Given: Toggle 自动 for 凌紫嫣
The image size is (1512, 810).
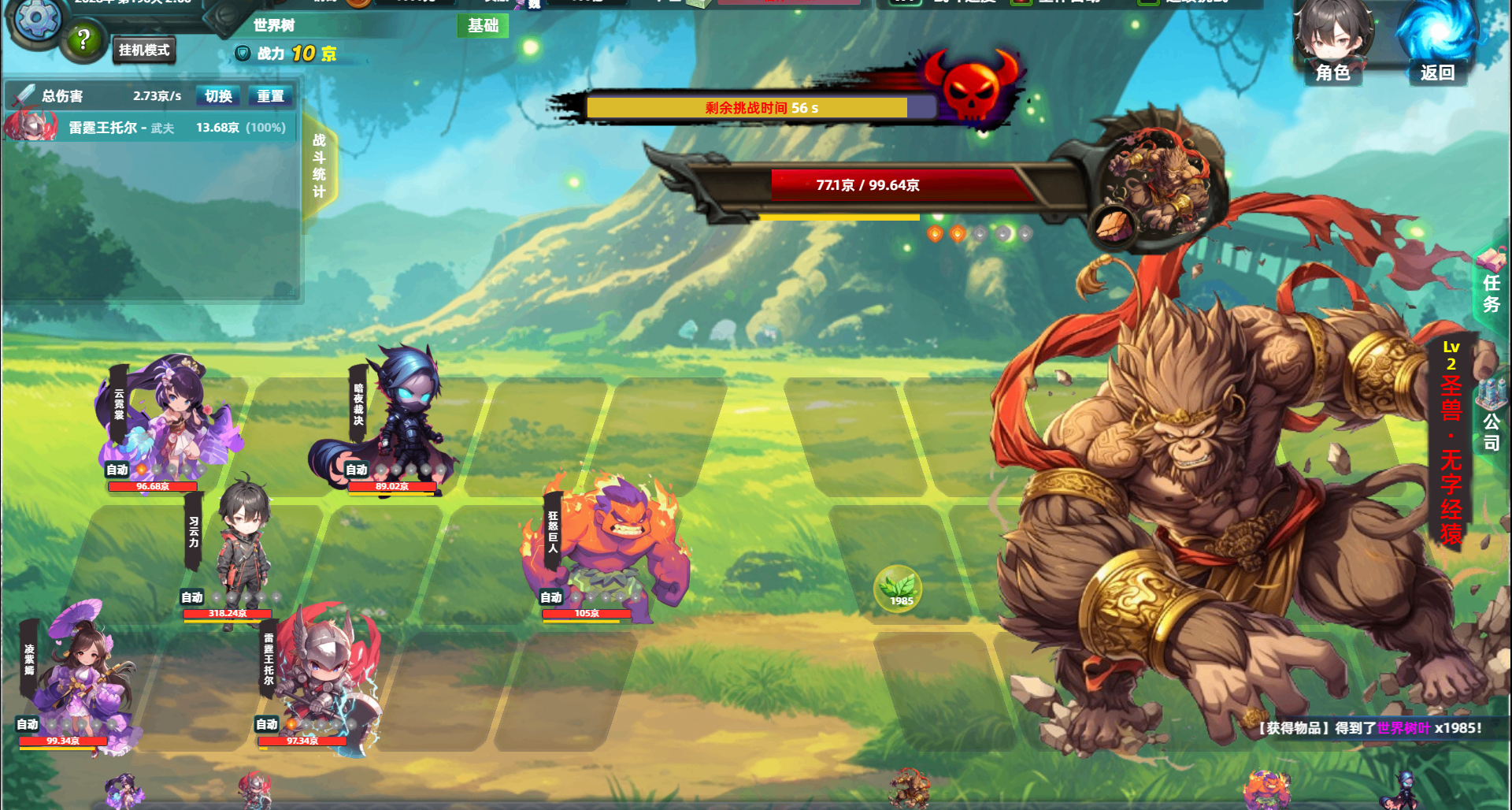Looking at the screenshot, I should point(28,724).
